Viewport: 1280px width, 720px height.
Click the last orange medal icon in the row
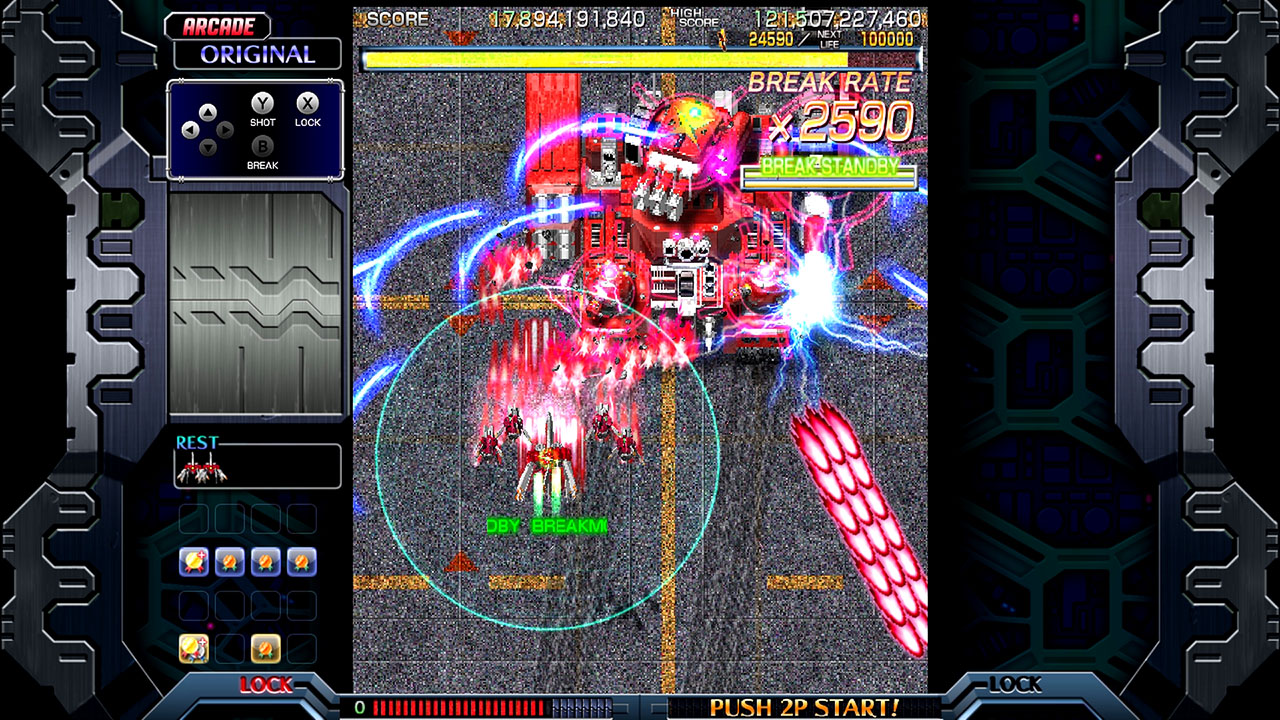tap(301, 561)
